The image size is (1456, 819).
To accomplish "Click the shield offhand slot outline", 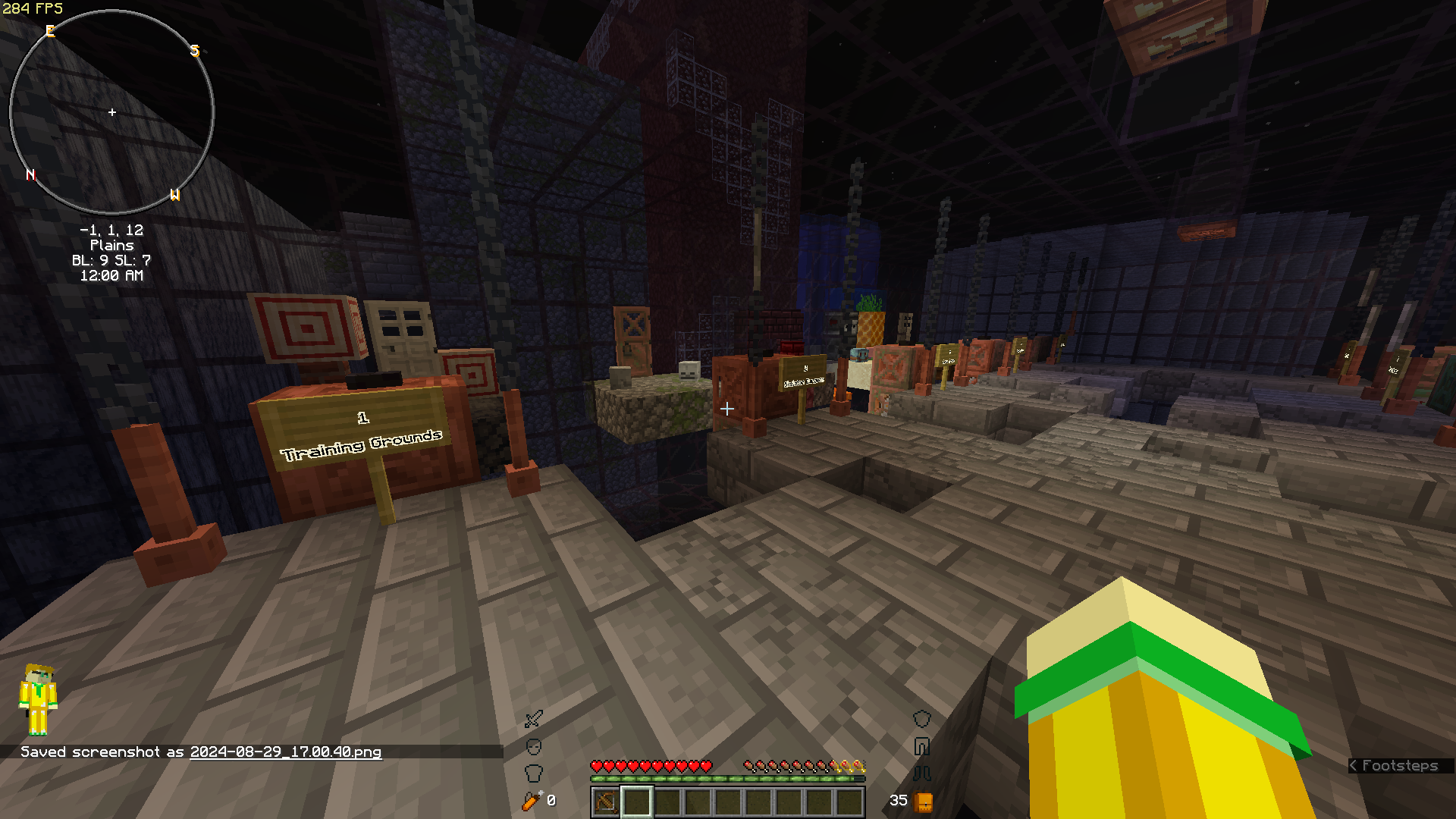I will (921, 718).
